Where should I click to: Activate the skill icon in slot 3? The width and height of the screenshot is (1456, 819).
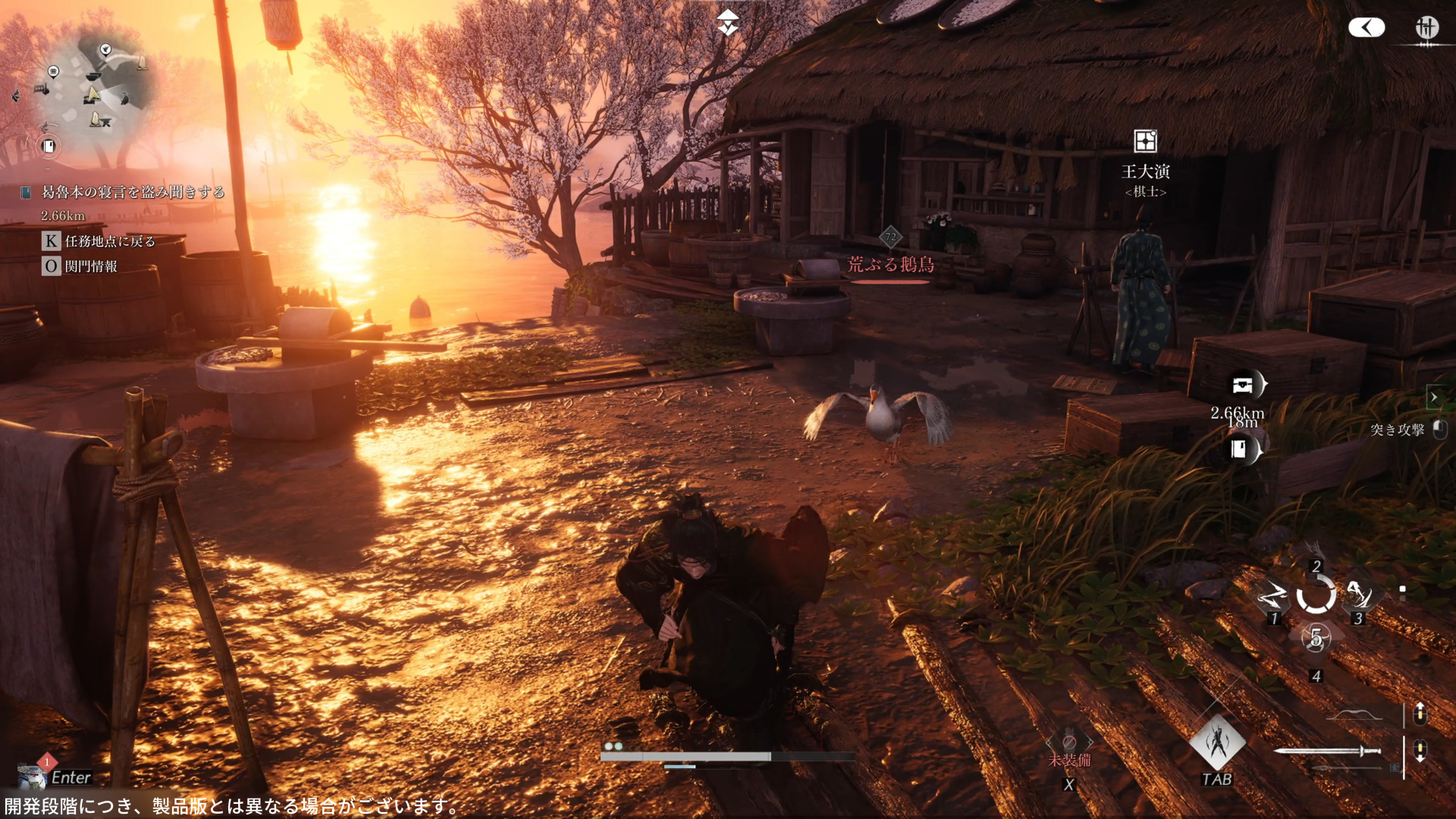click(x=1358, y=595)
